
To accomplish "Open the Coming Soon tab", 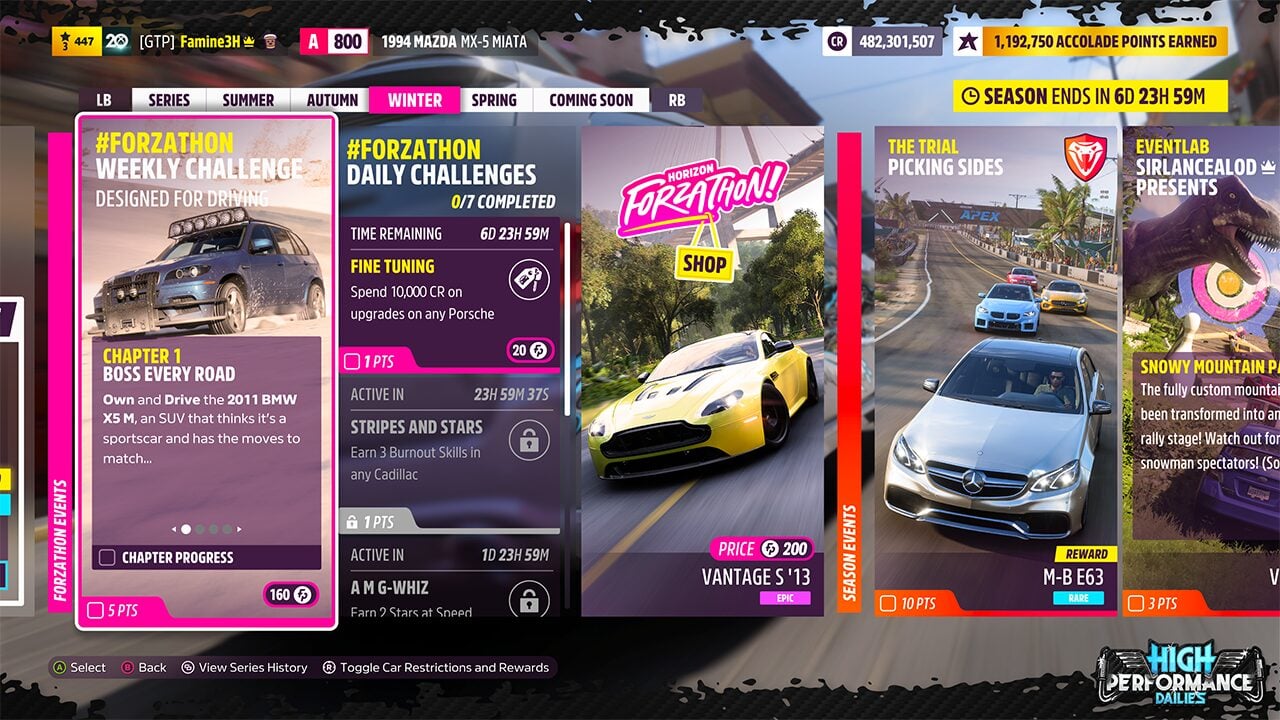I will coord(591,100).
